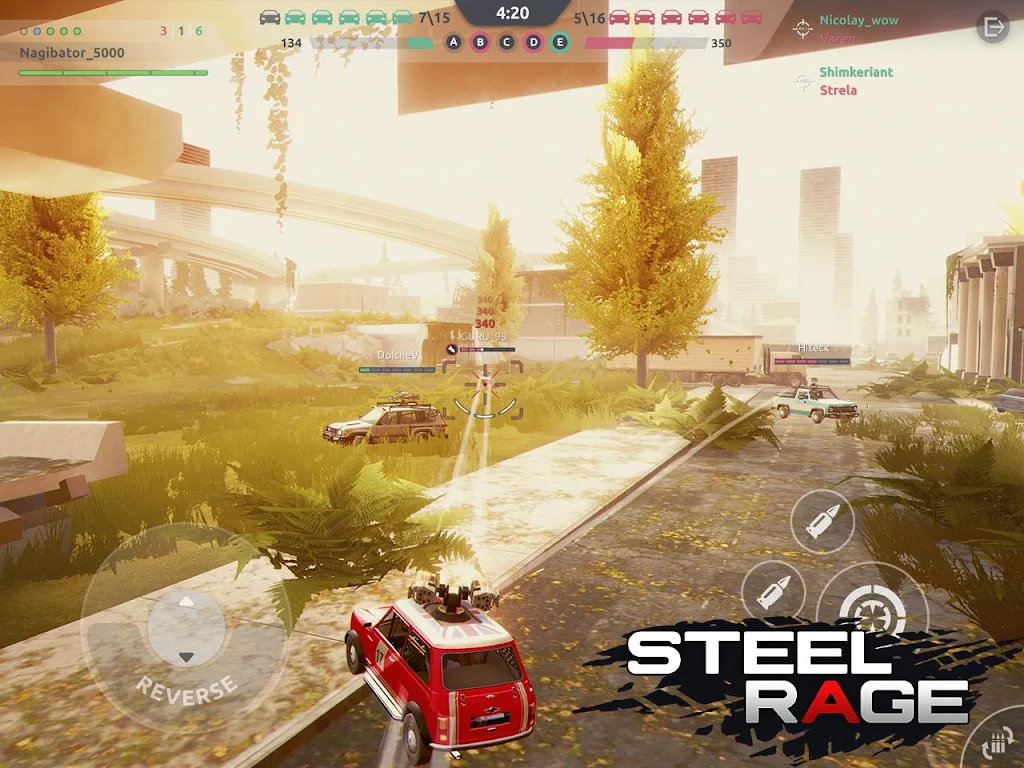Engage the REVERSE zone on the joystick
The image size is (1024, 768).
(x=187, y=688)
